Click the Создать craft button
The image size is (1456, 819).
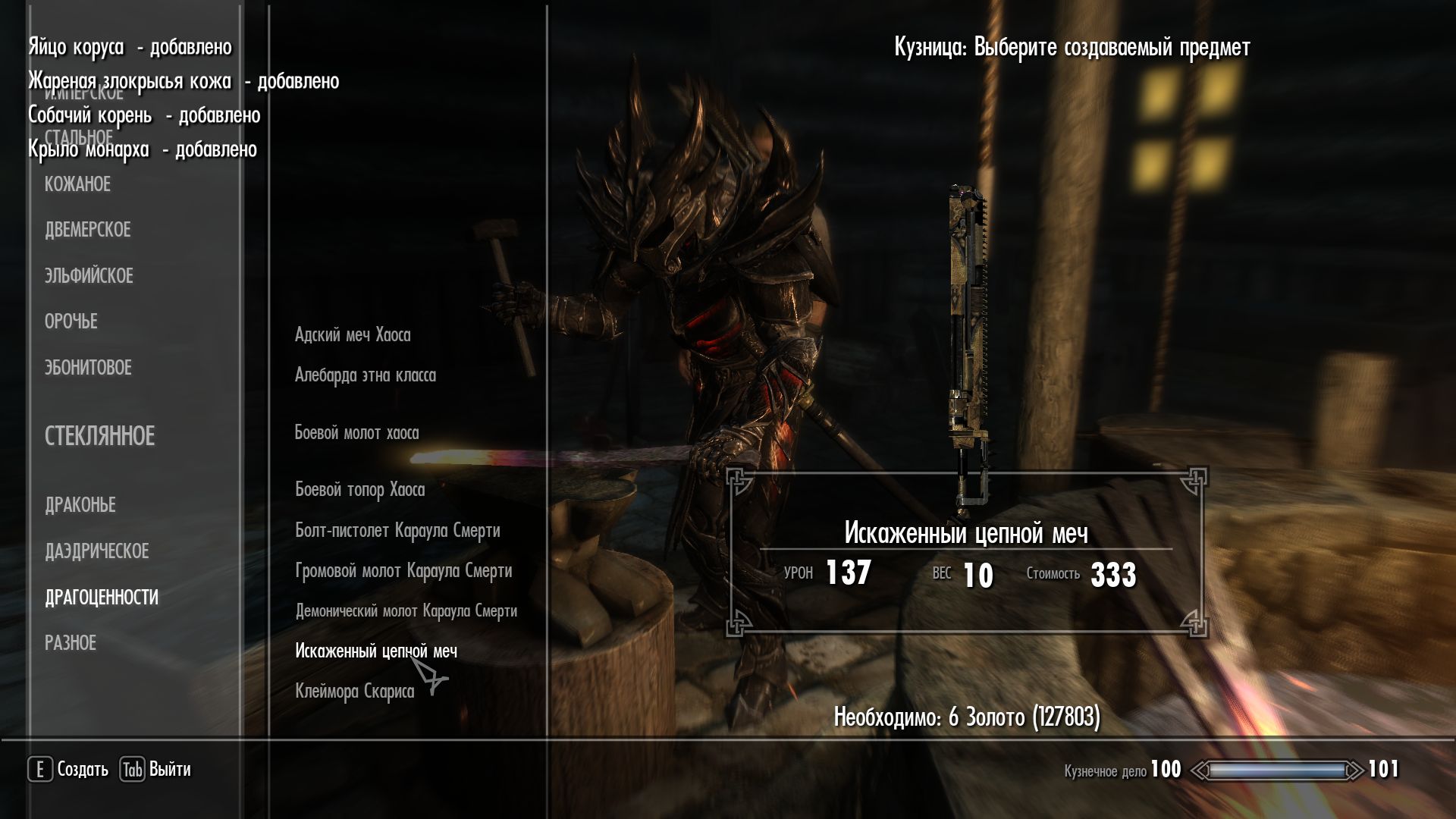coord(69,770)
